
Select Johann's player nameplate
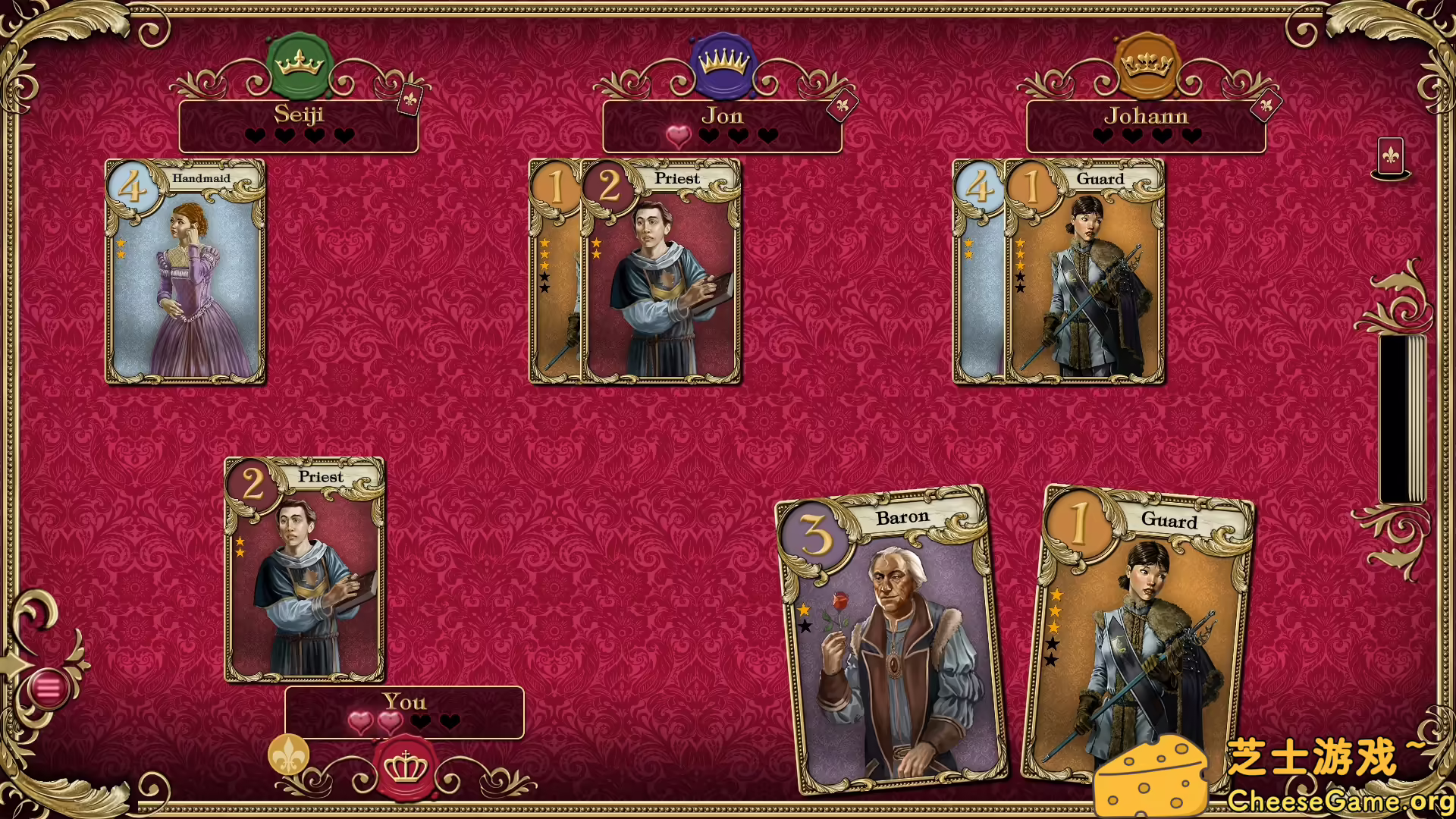point(1145,126)
